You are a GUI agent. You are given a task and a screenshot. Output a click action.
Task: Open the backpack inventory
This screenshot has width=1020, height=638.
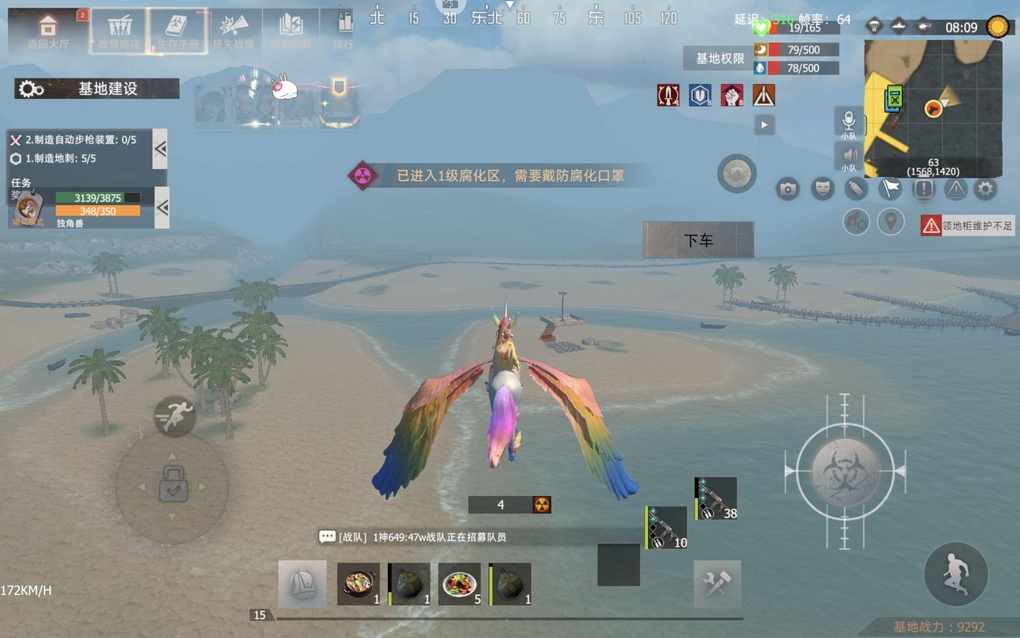coord(302,583)
